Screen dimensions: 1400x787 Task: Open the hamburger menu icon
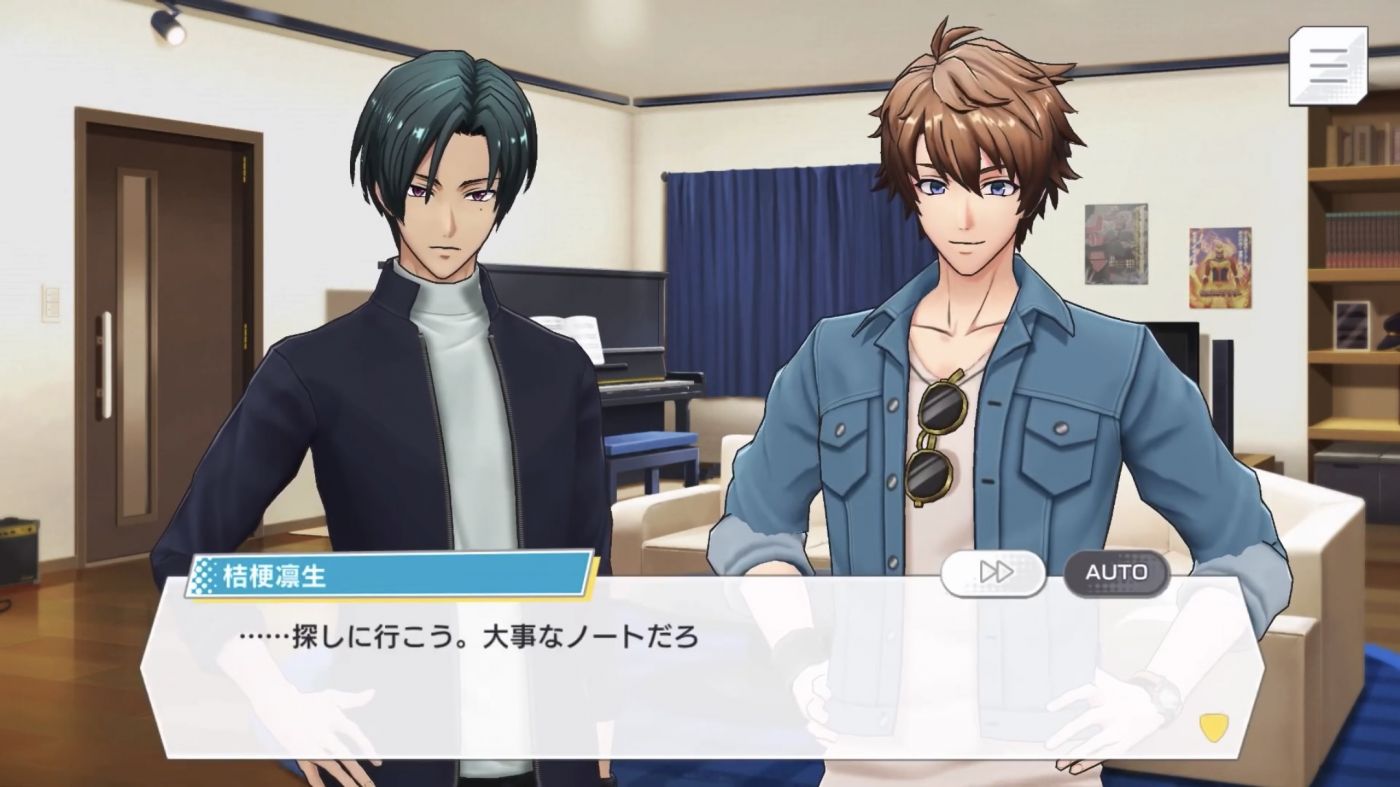[1327, 66]
